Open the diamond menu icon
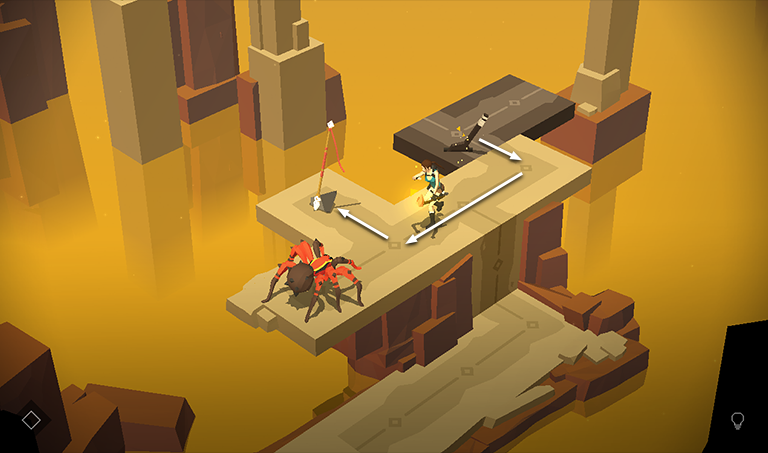This screenshot has height=453, width=768. (x=31, y=420)
